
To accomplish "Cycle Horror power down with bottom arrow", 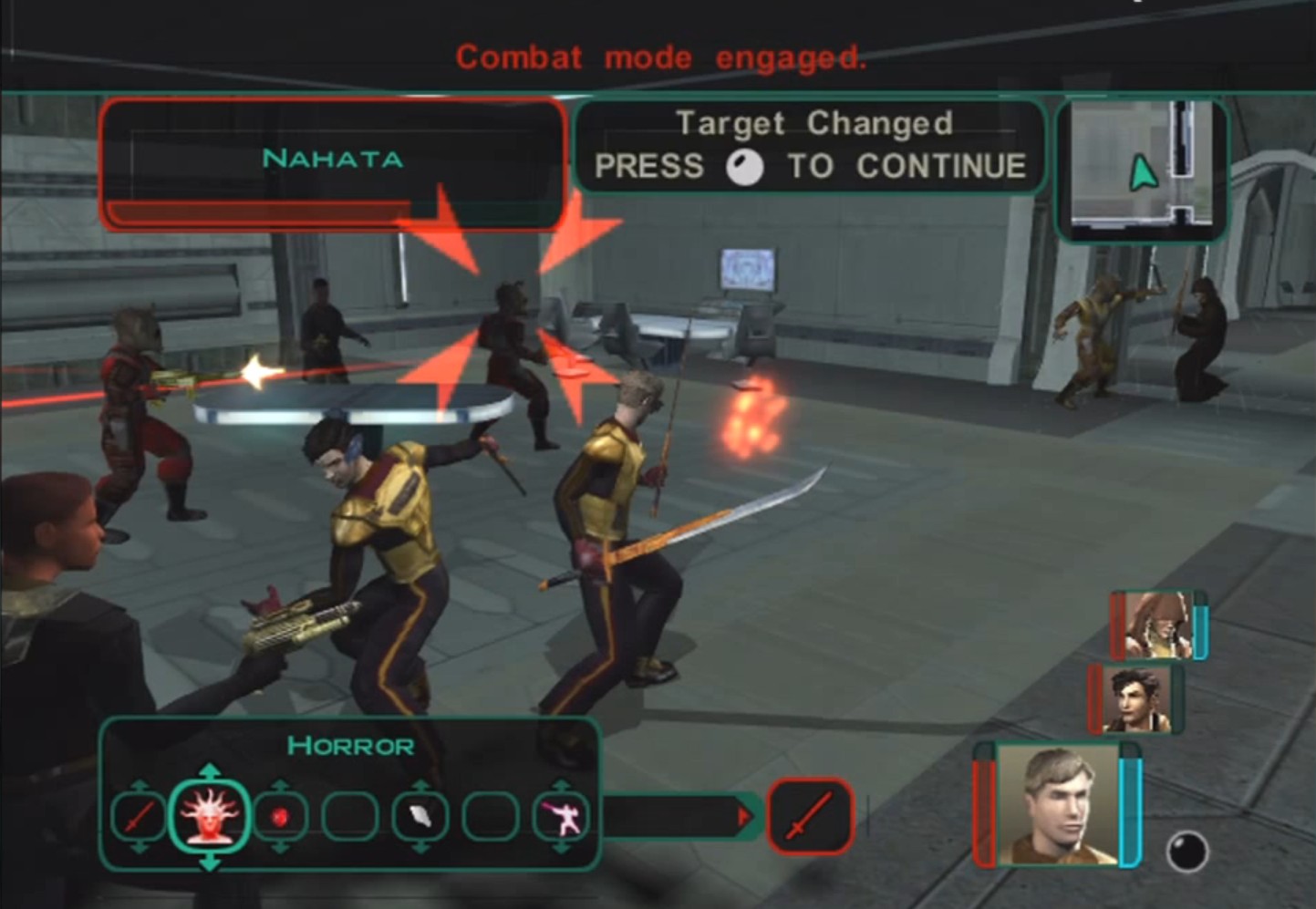I will click(210, 862).
